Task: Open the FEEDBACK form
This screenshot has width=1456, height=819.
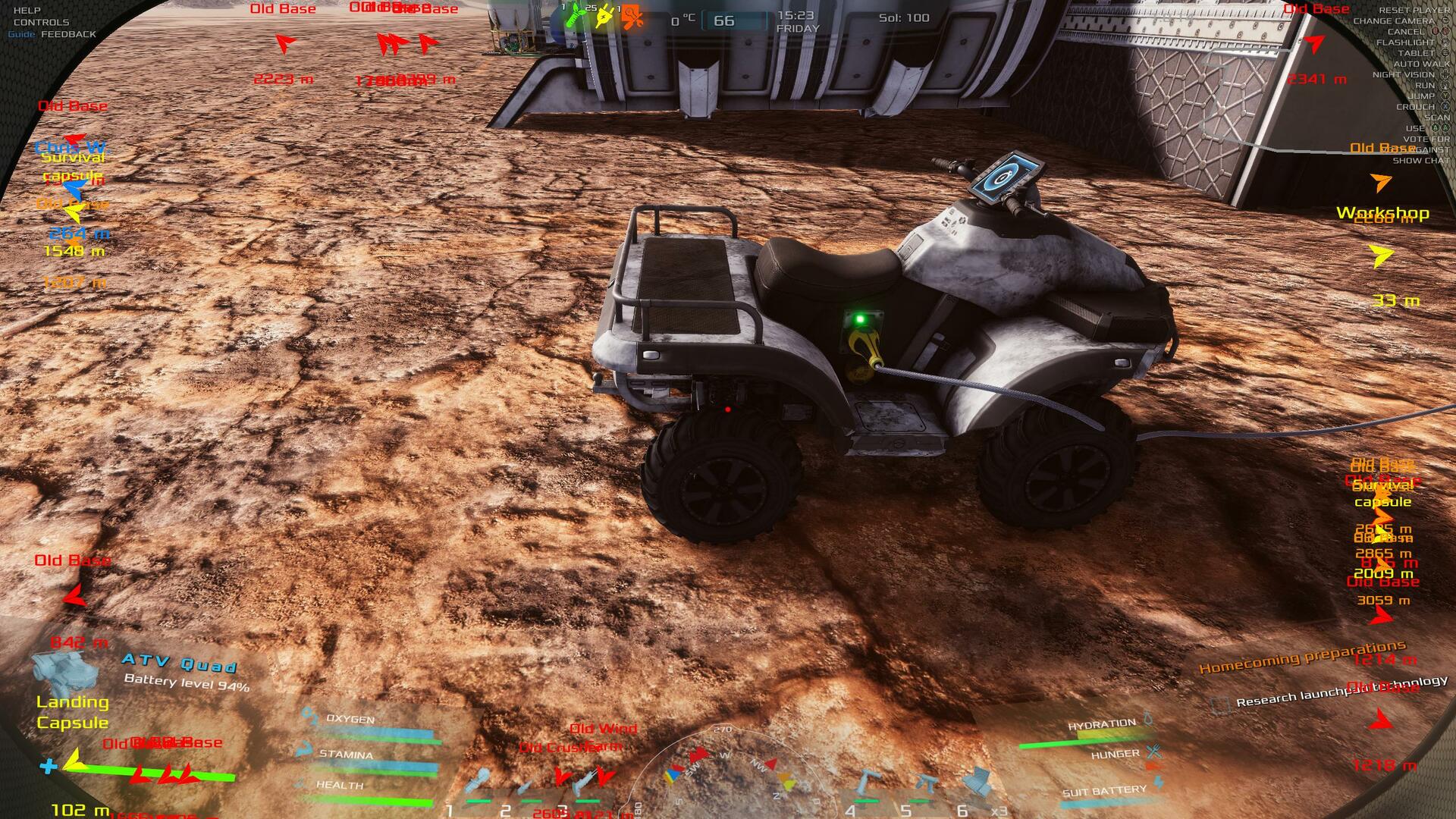Action: [68, 34]
